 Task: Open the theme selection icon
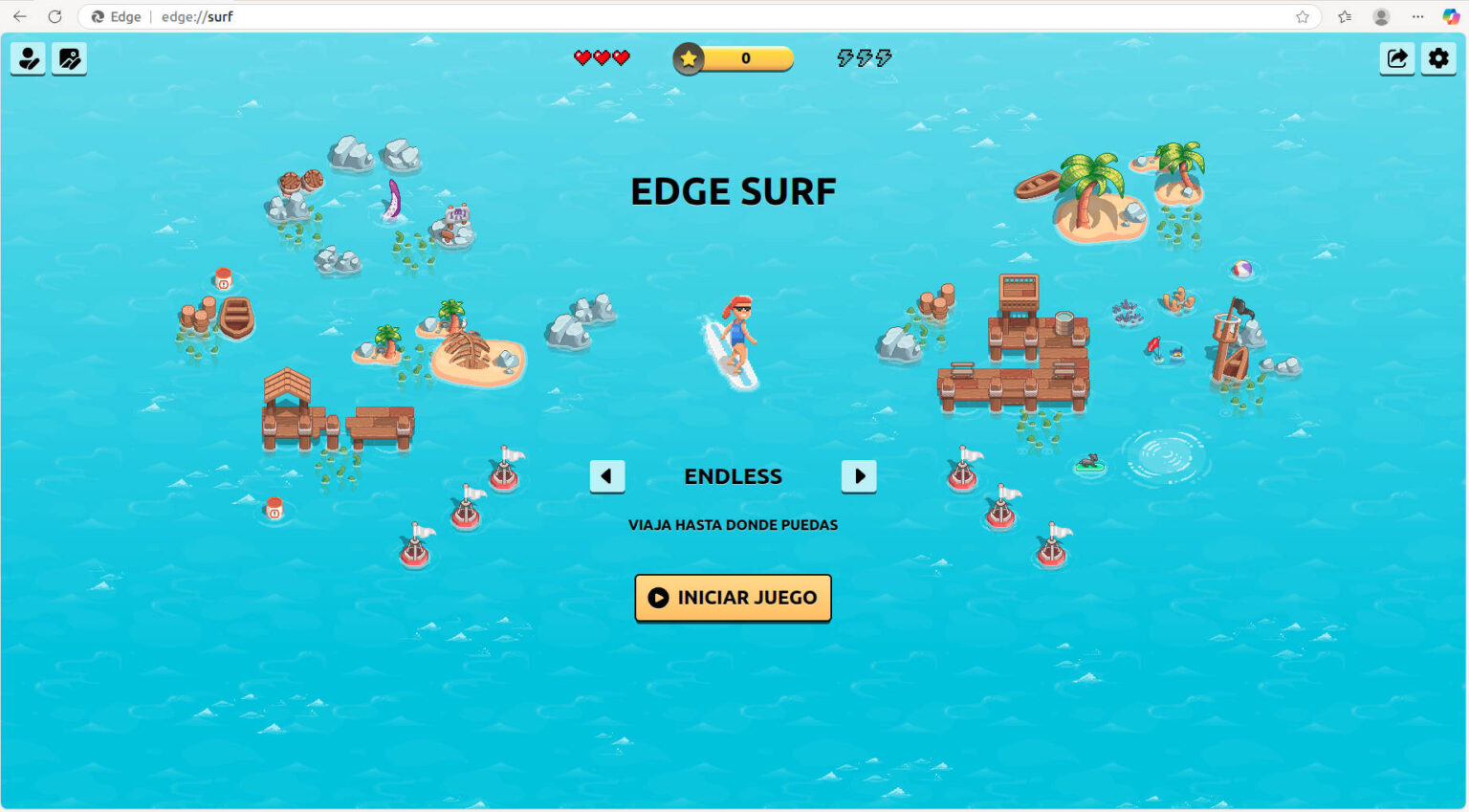pos(69,58)
